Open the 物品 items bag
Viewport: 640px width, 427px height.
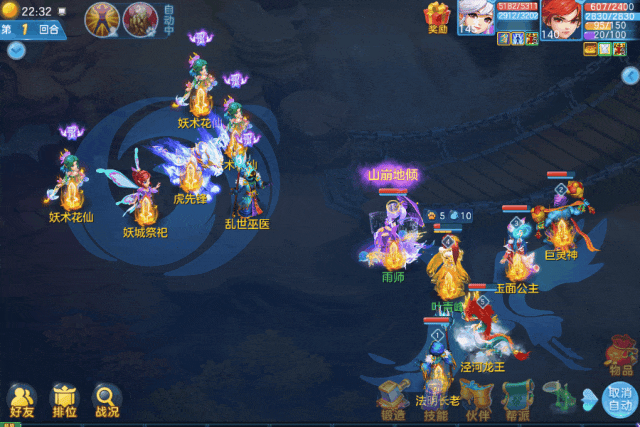click(619, 355)
